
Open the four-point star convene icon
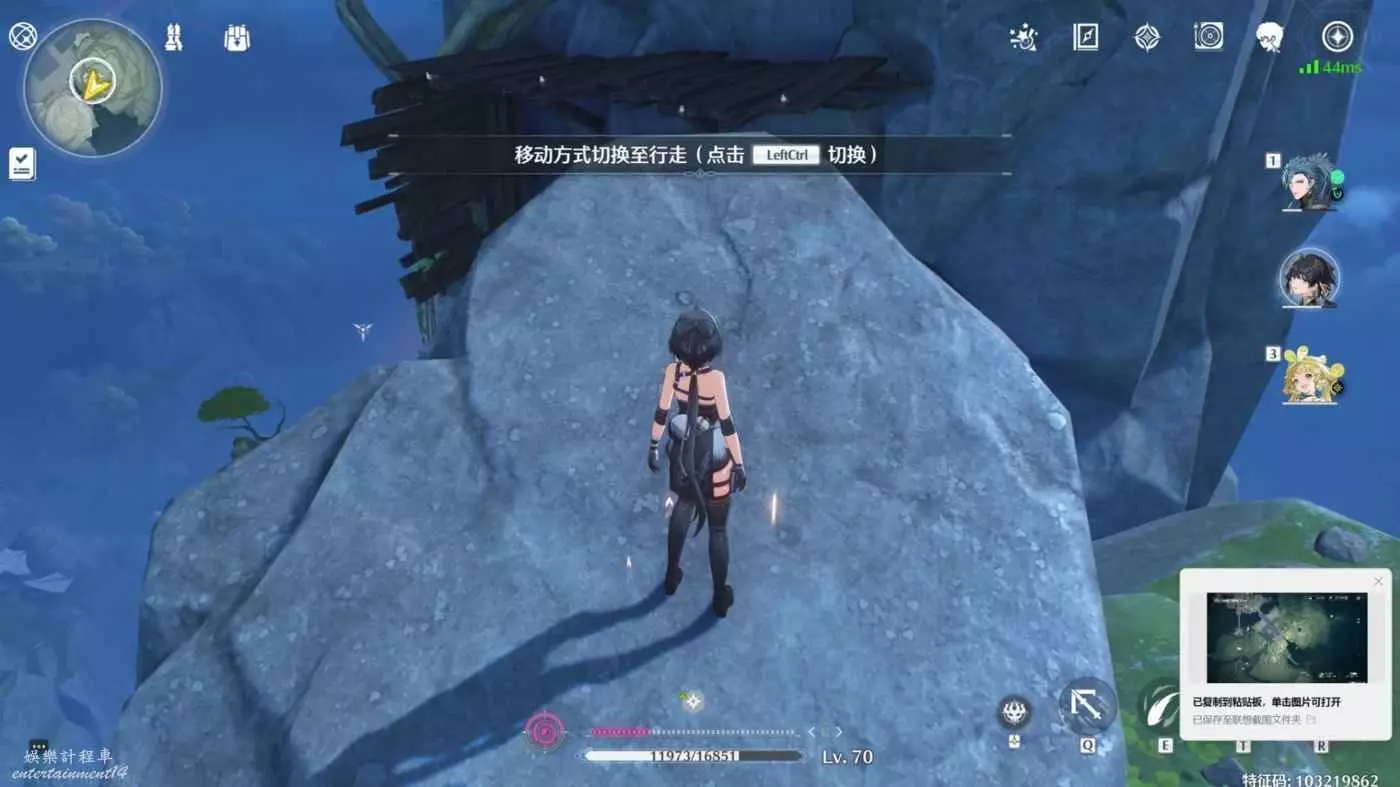point(1147,38)
